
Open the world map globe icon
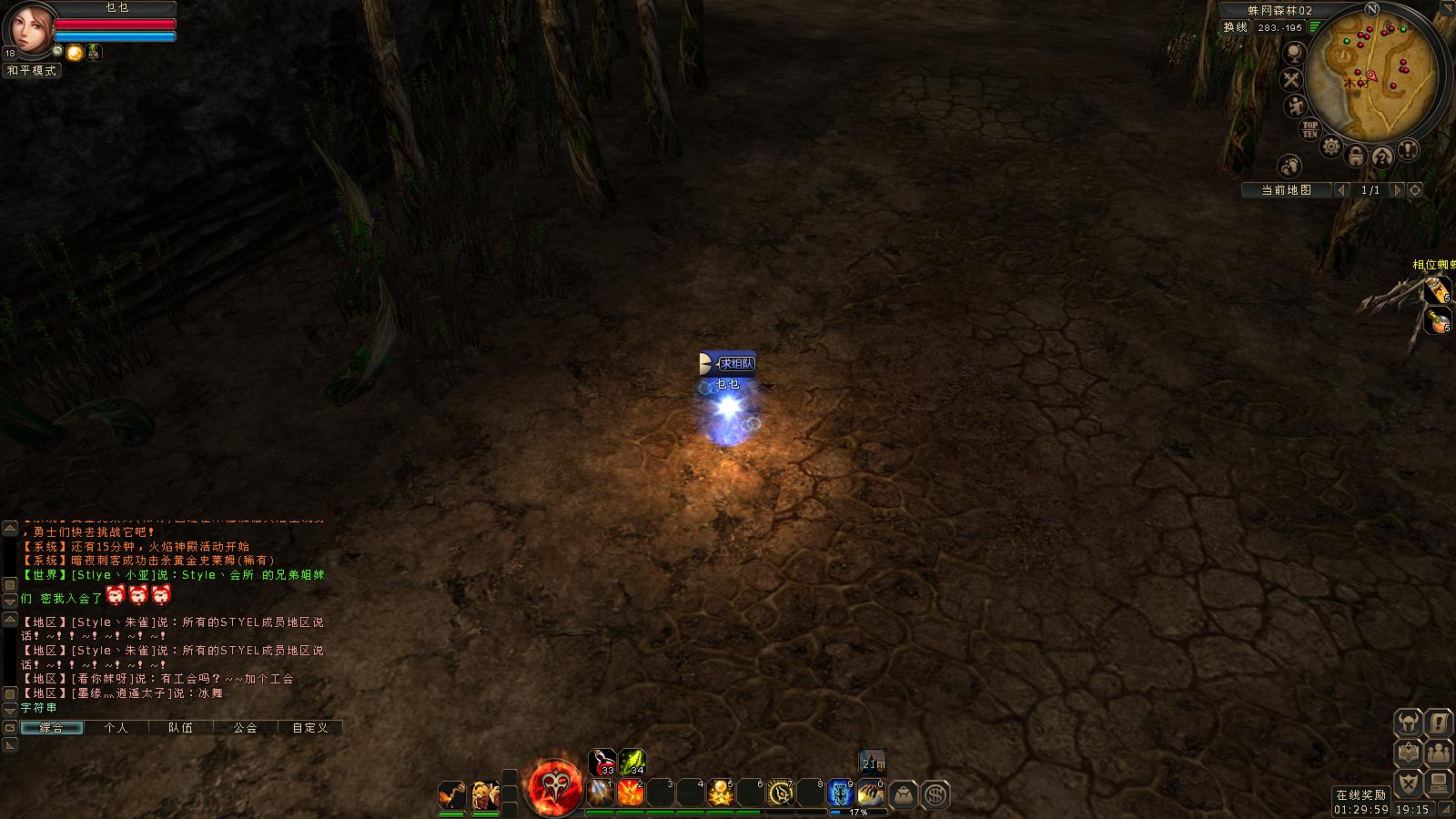click(1293, 54)
